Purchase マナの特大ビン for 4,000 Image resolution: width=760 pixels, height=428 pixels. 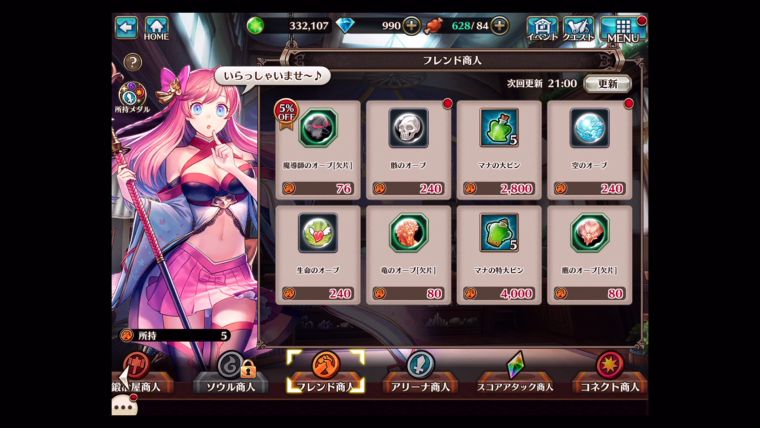tap(498, 254)
